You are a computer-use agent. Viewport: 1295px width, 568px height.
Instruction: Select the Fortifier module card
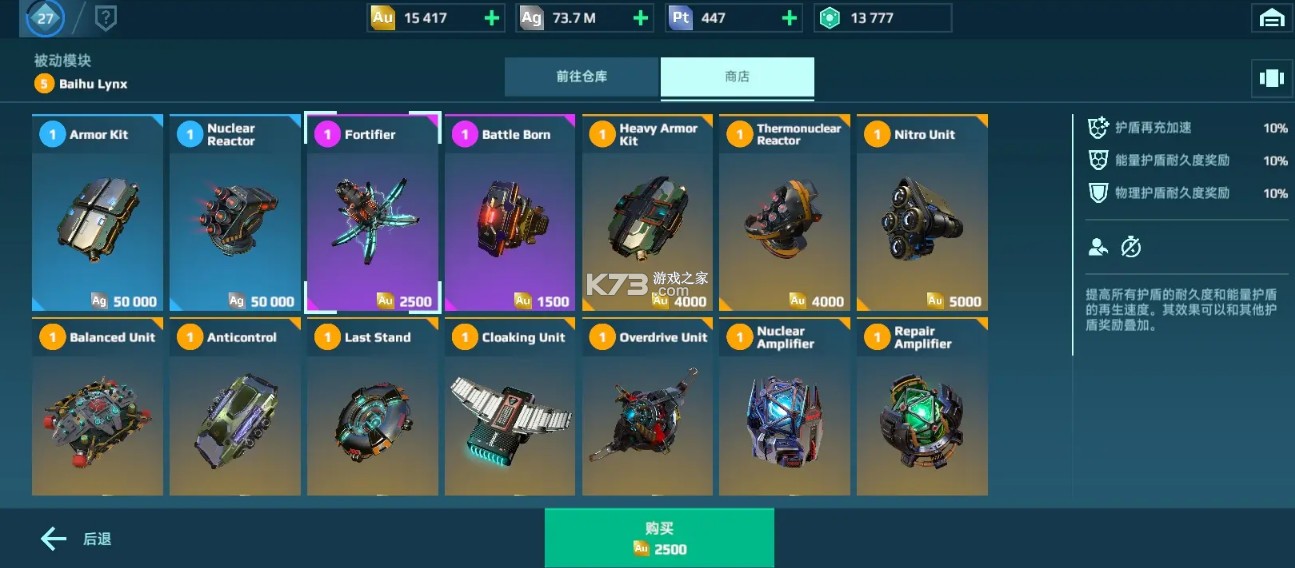[372, 213]
